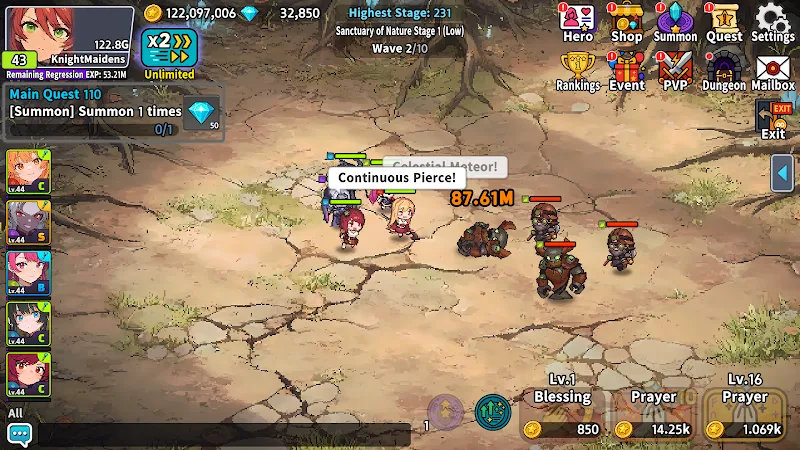Open Main Quest 110 summon tracker
Screen dimensions: 800x450
112,111
